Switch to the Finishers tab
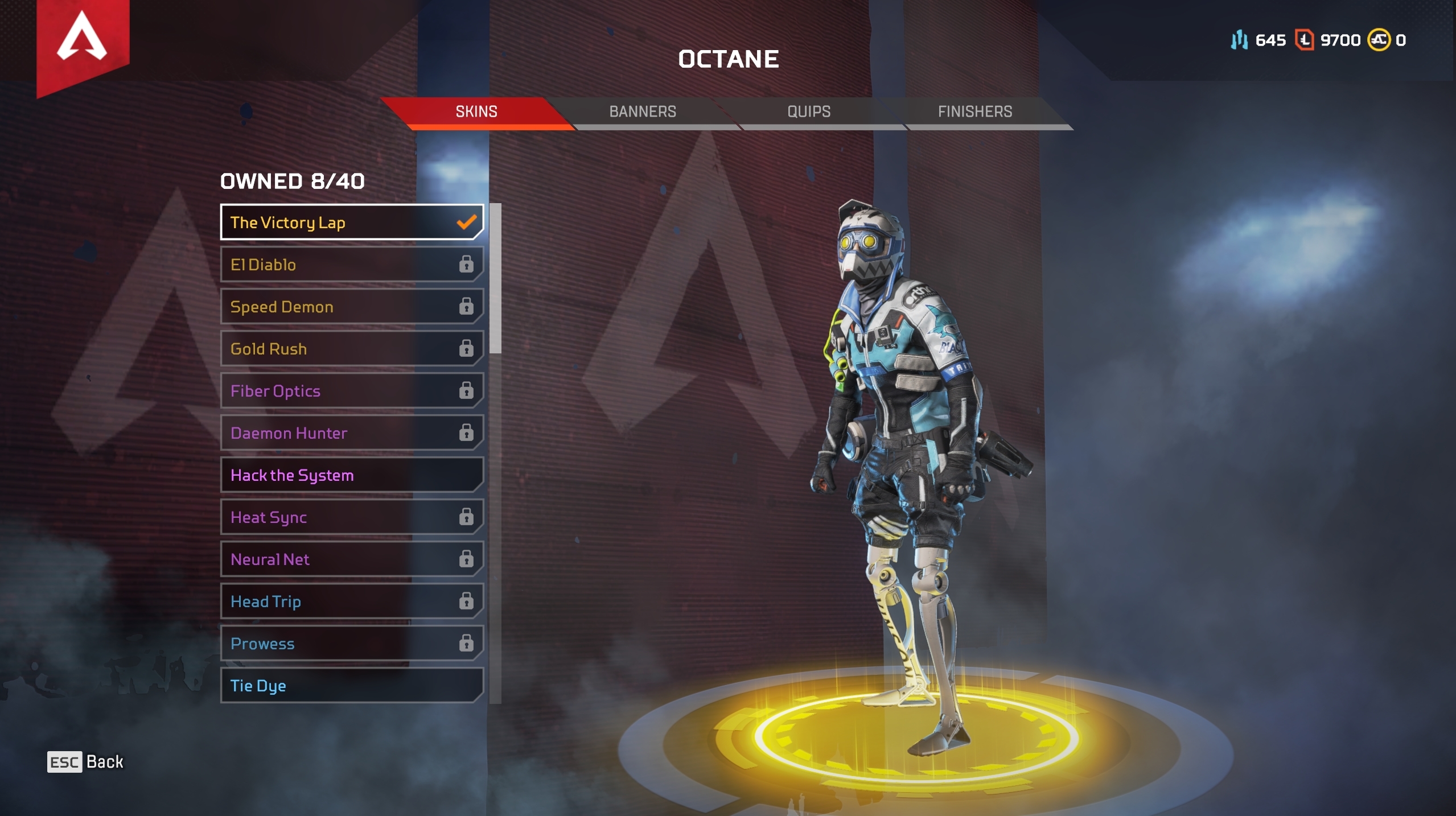 [x=975, y=112]
